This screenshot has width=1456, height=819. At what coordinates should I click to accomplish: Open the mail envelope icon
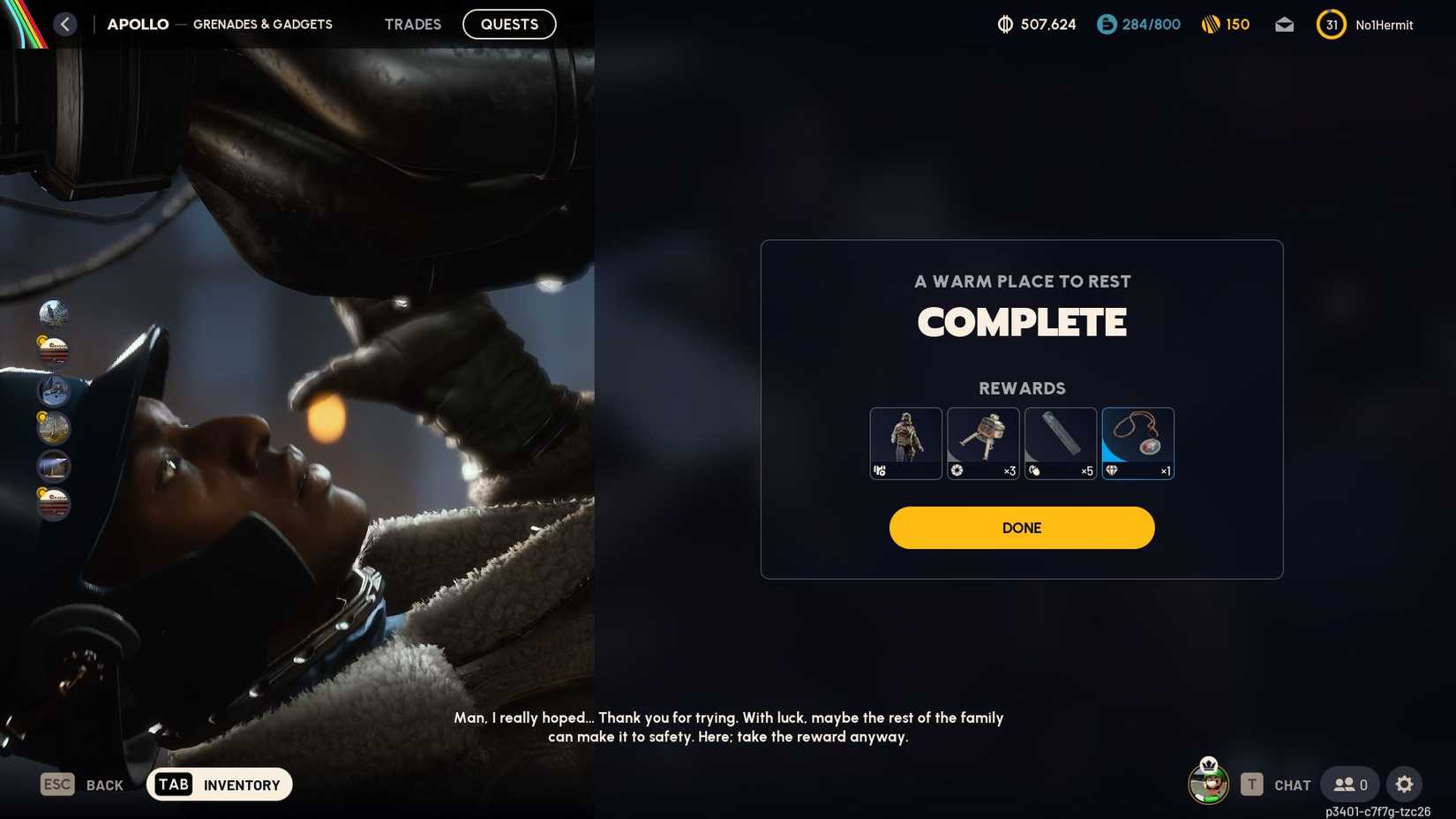1284,25
